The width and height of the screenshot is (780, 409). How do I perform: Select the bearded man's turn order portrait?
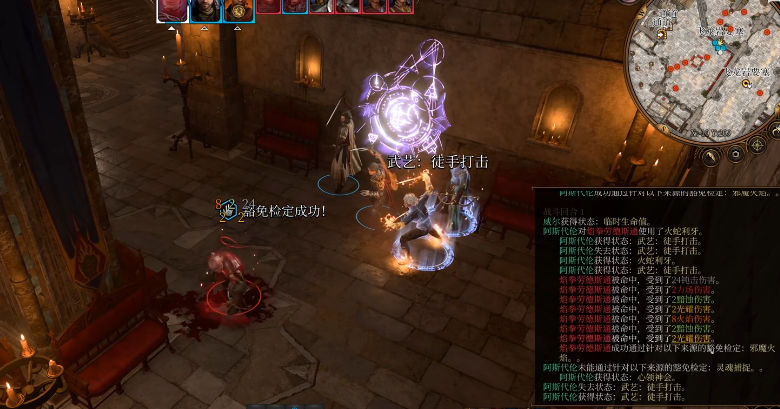coord(205,10)
